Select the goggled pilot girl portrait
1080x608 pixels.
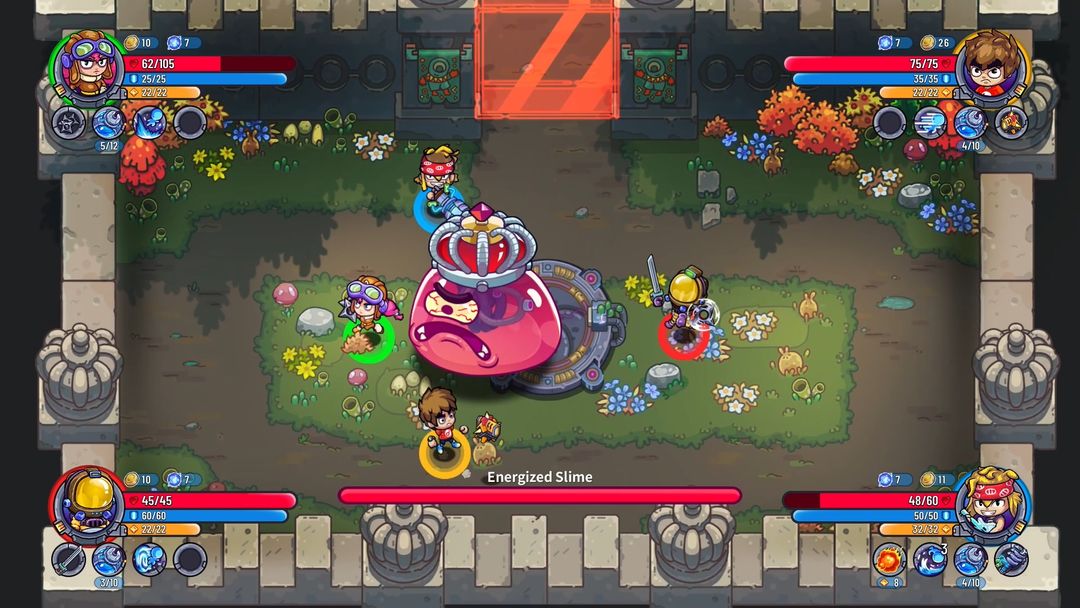(86, 66)
